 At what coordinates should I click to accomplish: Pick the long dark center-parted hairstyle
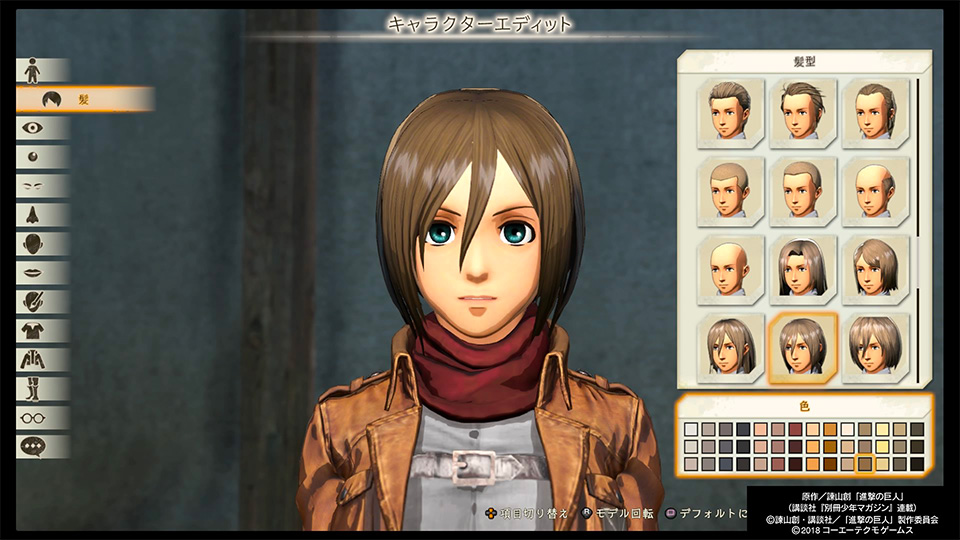(x=802, y=265)
